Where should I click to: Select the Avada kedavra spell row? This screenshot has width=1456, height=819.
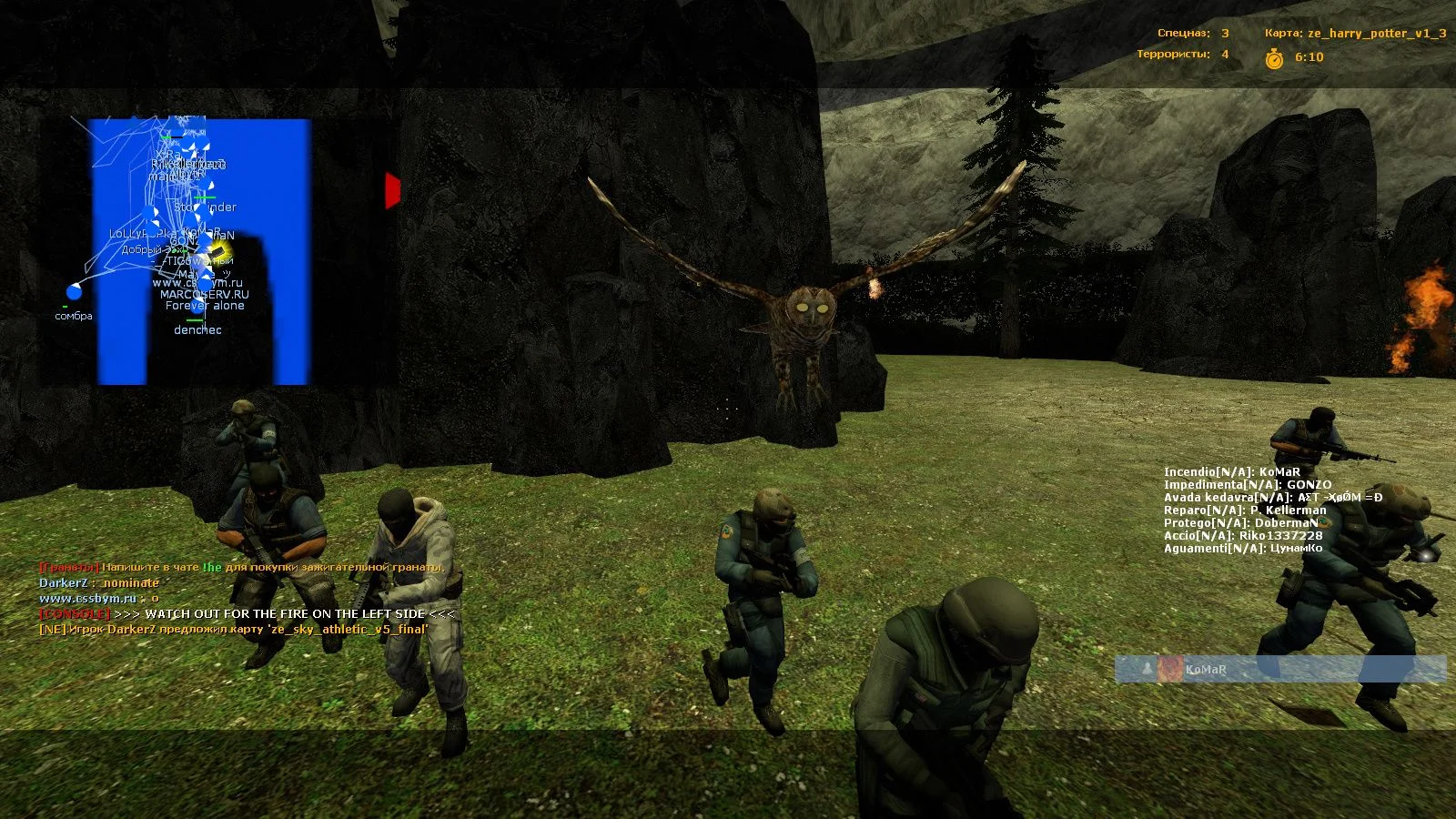1272,498
